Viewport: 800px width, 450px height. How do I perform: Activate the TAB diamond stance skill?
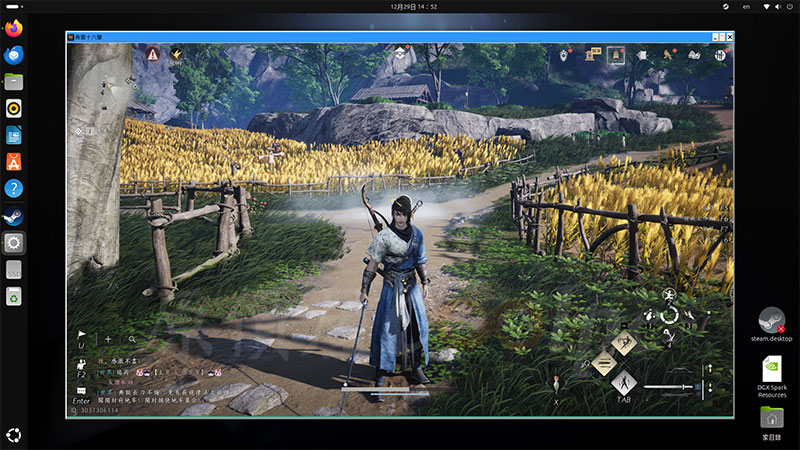point(624,382)
